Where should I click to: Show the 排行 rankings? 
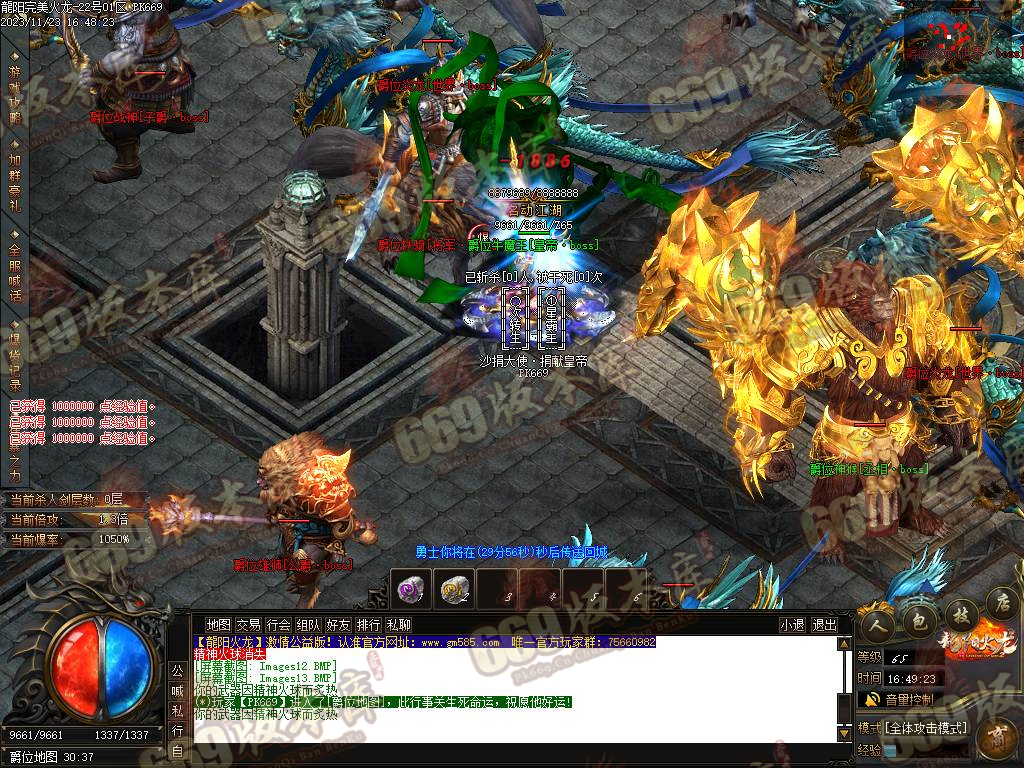pos(368,625)
